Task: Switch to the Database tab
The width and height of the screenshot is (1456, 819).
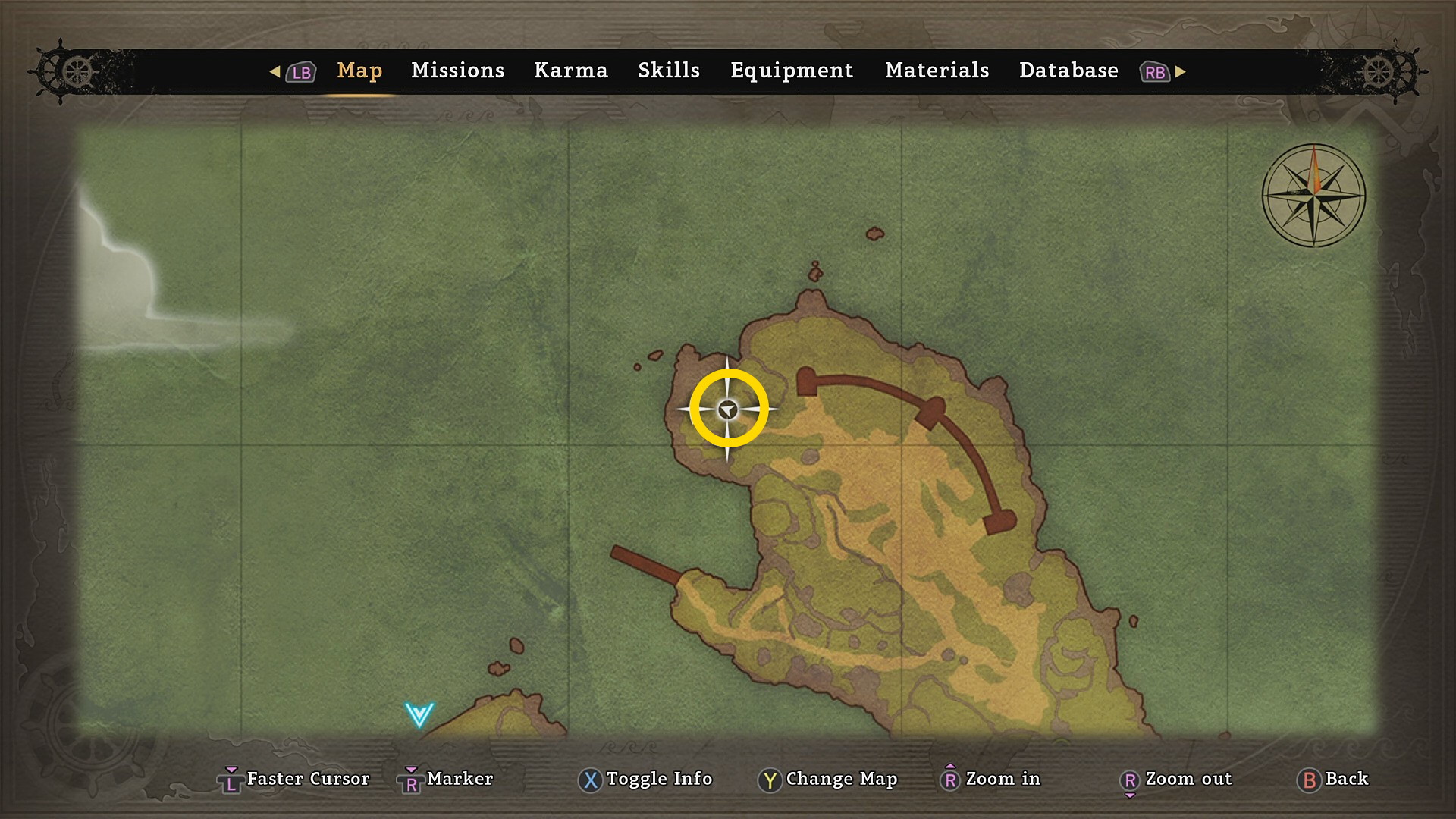Action: (1068, 71)
